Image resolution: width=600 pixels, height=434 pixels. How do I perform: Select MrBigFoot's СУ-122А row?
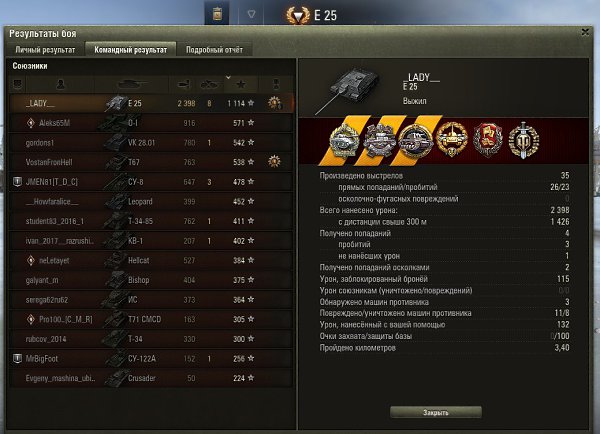(150, 358)
